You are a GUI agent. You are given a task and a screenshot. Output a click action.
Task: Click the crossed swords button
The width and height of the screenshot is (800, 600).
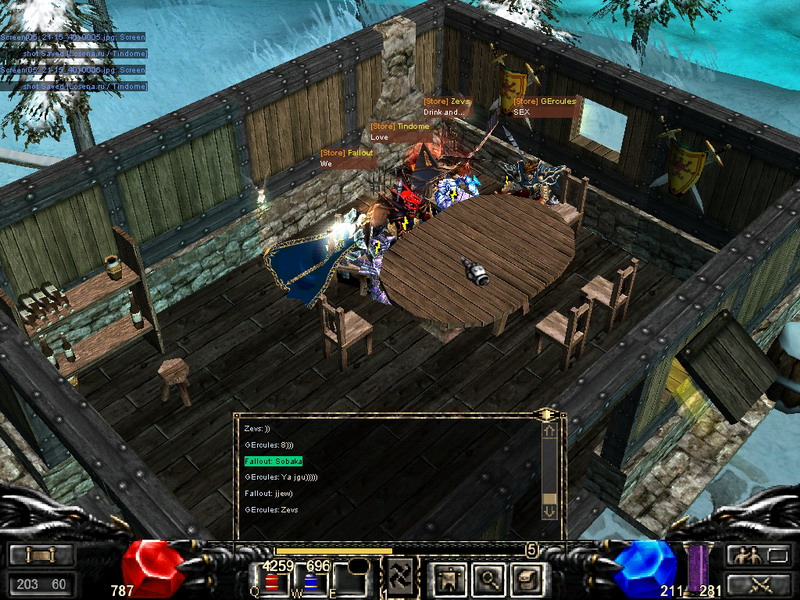(757, 583)
